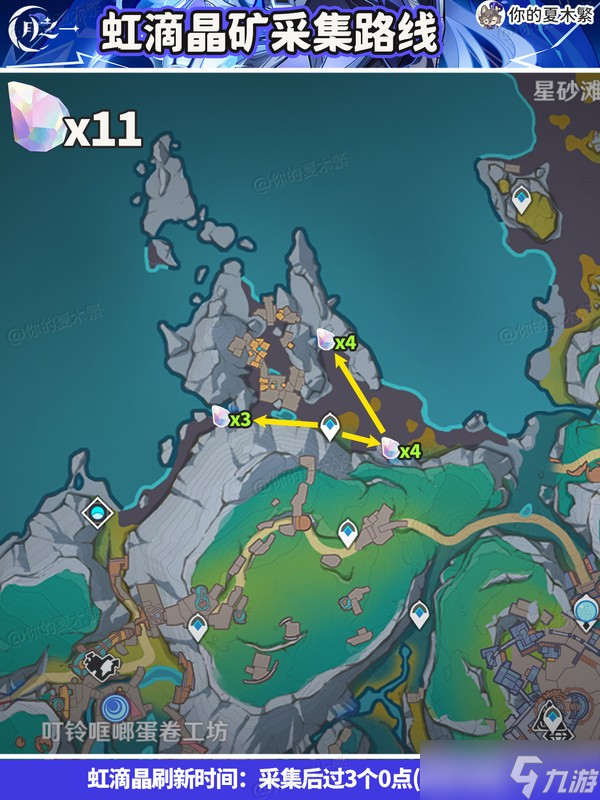Viewport: 600px width, 800px height.
Task: Select the crystal marker labeled x3
Action: tap(222, 417)
